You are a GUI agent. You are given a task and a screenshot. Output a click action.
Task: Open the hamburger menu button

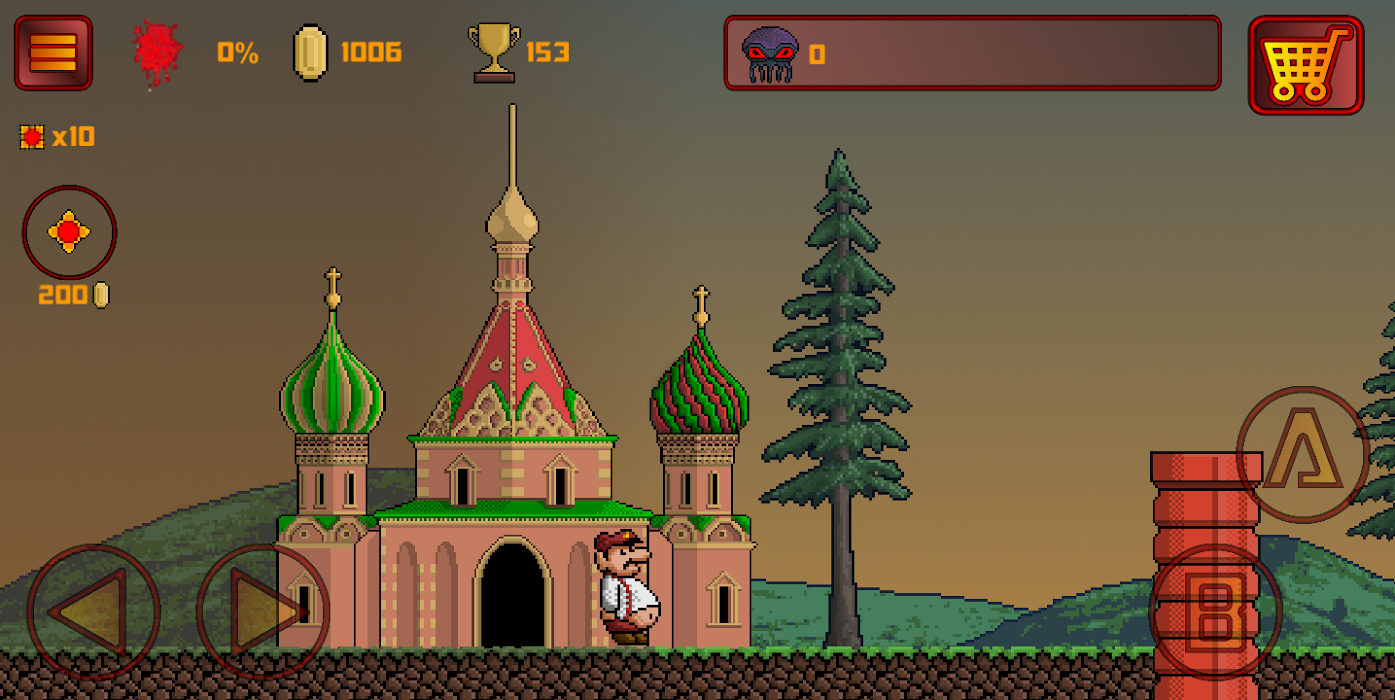(53, 53)
